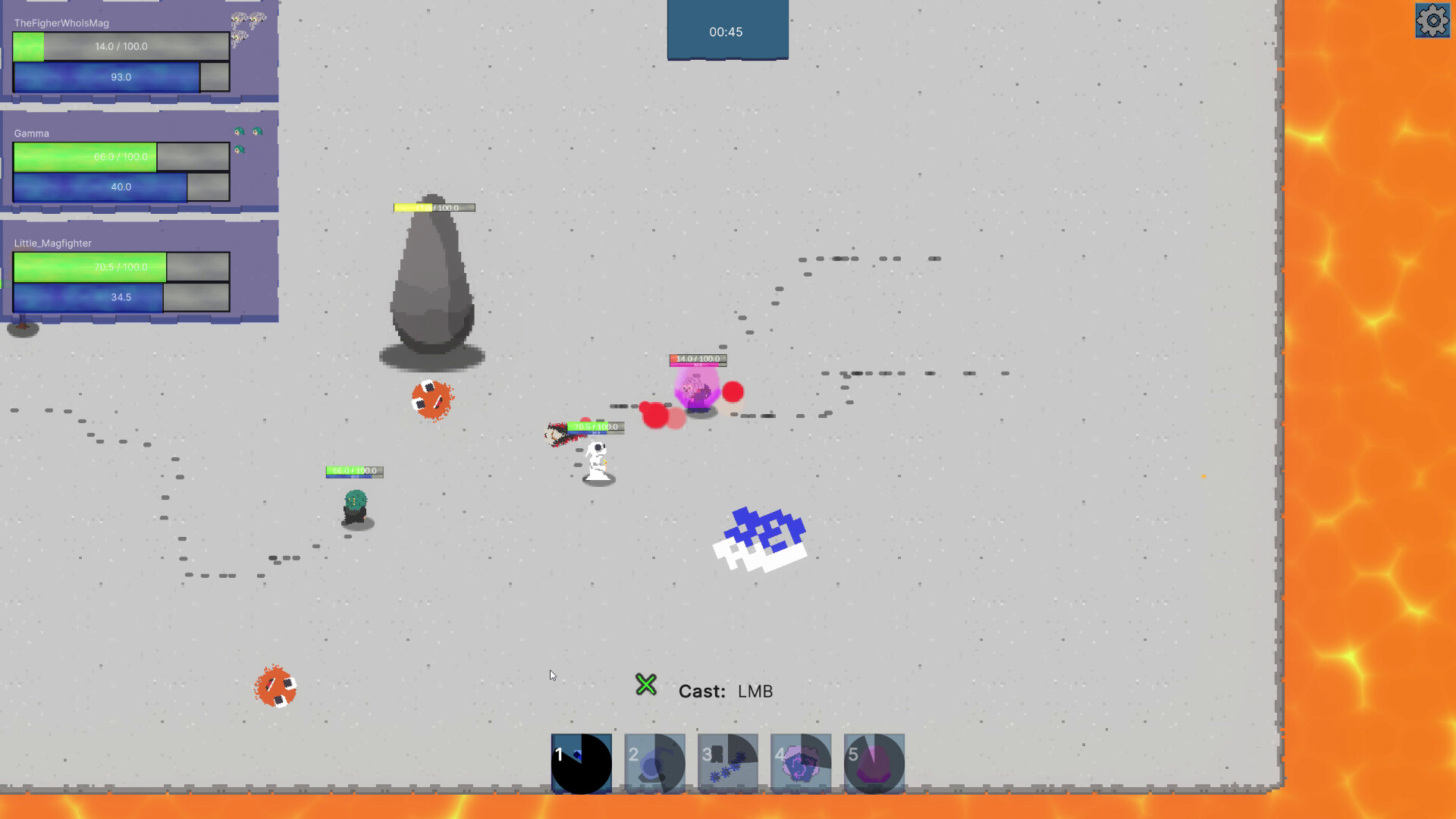Image resolution: width=1456 pixels, height=819 pixels.
Task: Click Gamma's kill-counter head icons
Action: click(x=248, y=136)
